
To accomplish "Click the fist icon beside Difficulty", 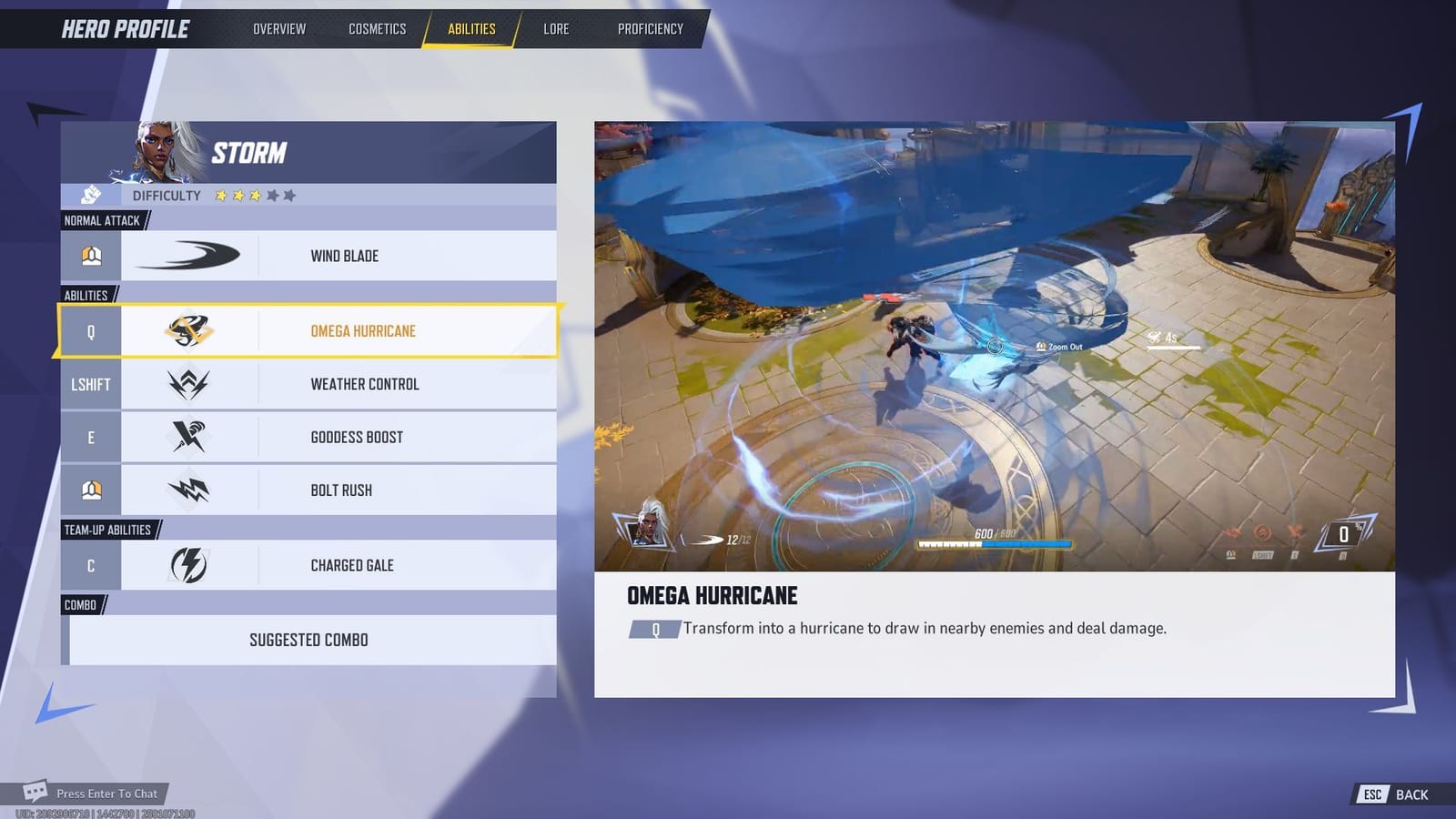I will [x=91, y=195].
